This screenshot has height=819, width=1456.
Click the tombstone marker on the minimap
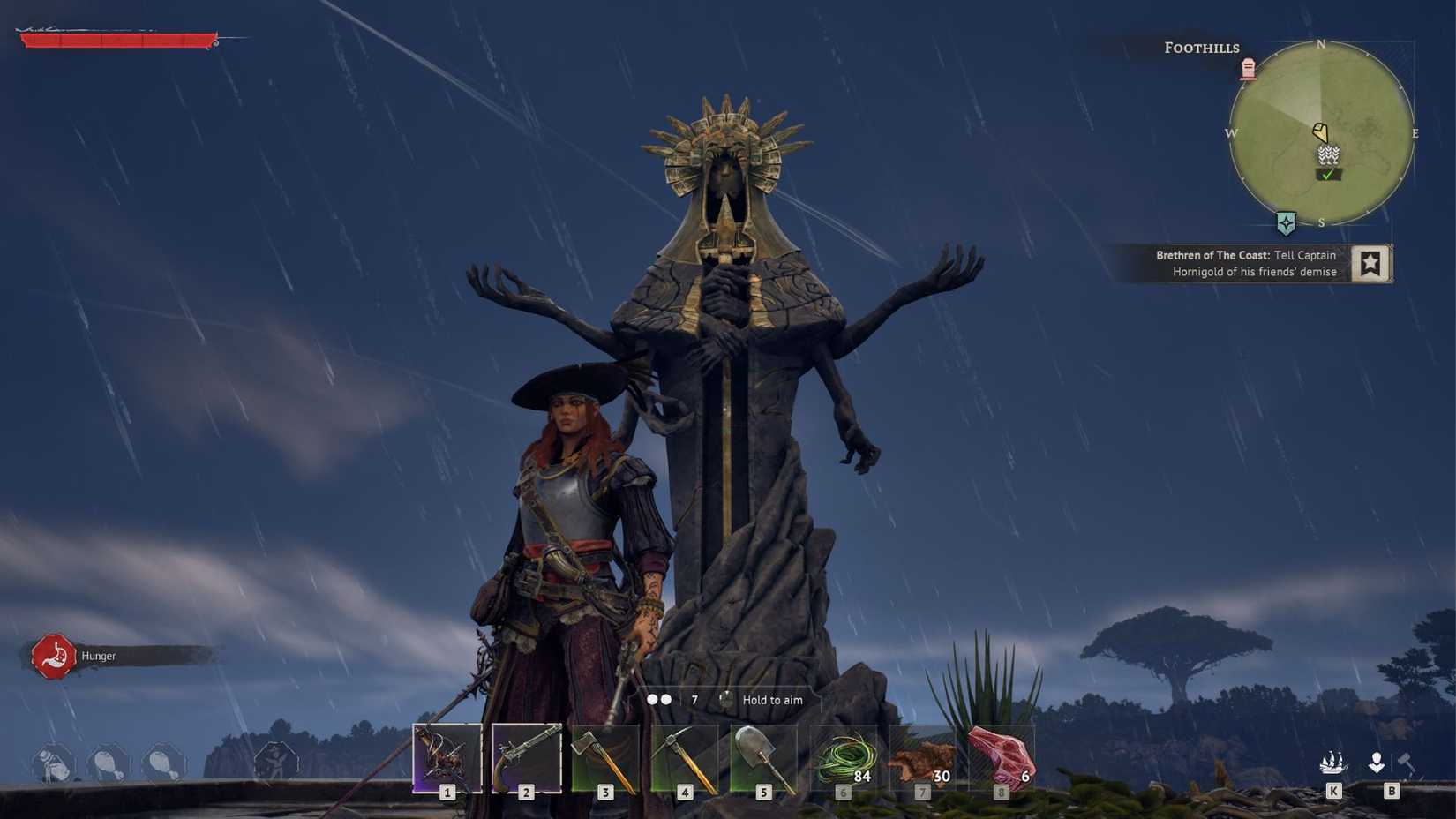(1248, 69)
